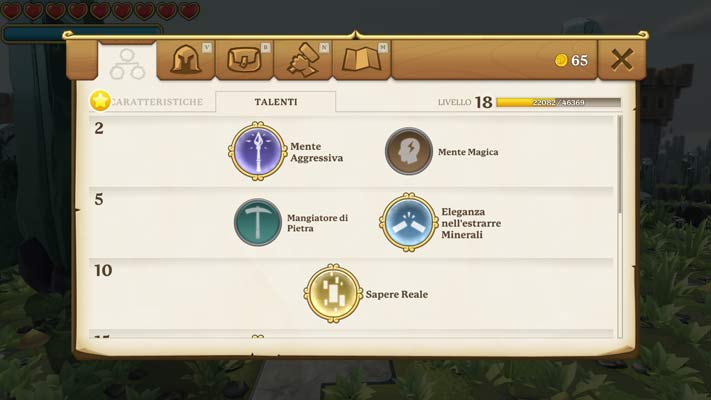The image size is (711, 400).
Task: Open the backpack inventory tab
Action: pyautogui.click(x=244, y=61)
